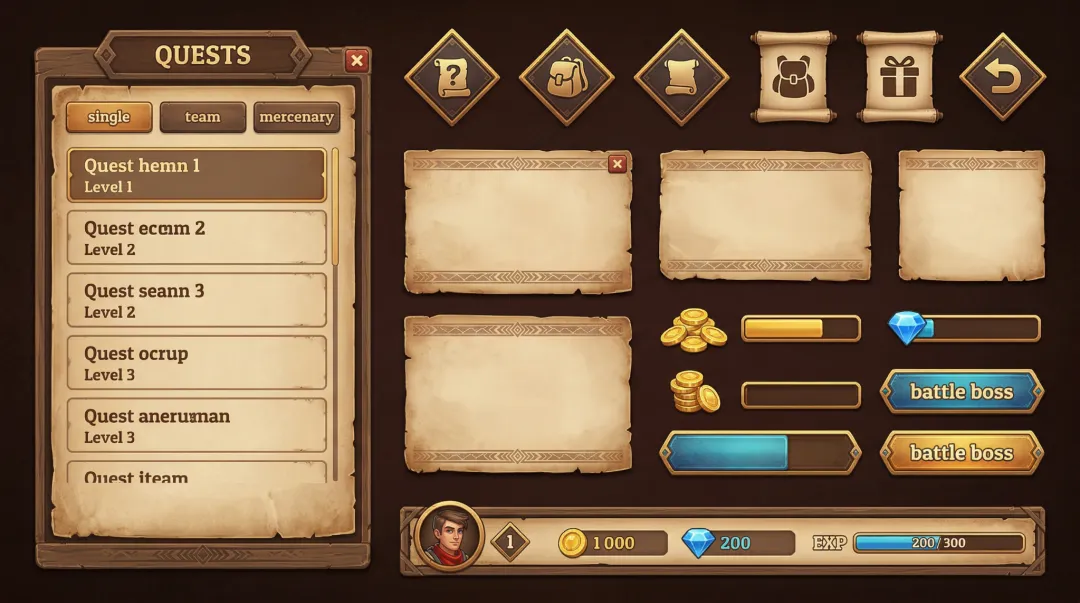This screenshot has width=1080, height=603.
Task: Pick the Quest aneruman entry
Action: coord(196,425)
